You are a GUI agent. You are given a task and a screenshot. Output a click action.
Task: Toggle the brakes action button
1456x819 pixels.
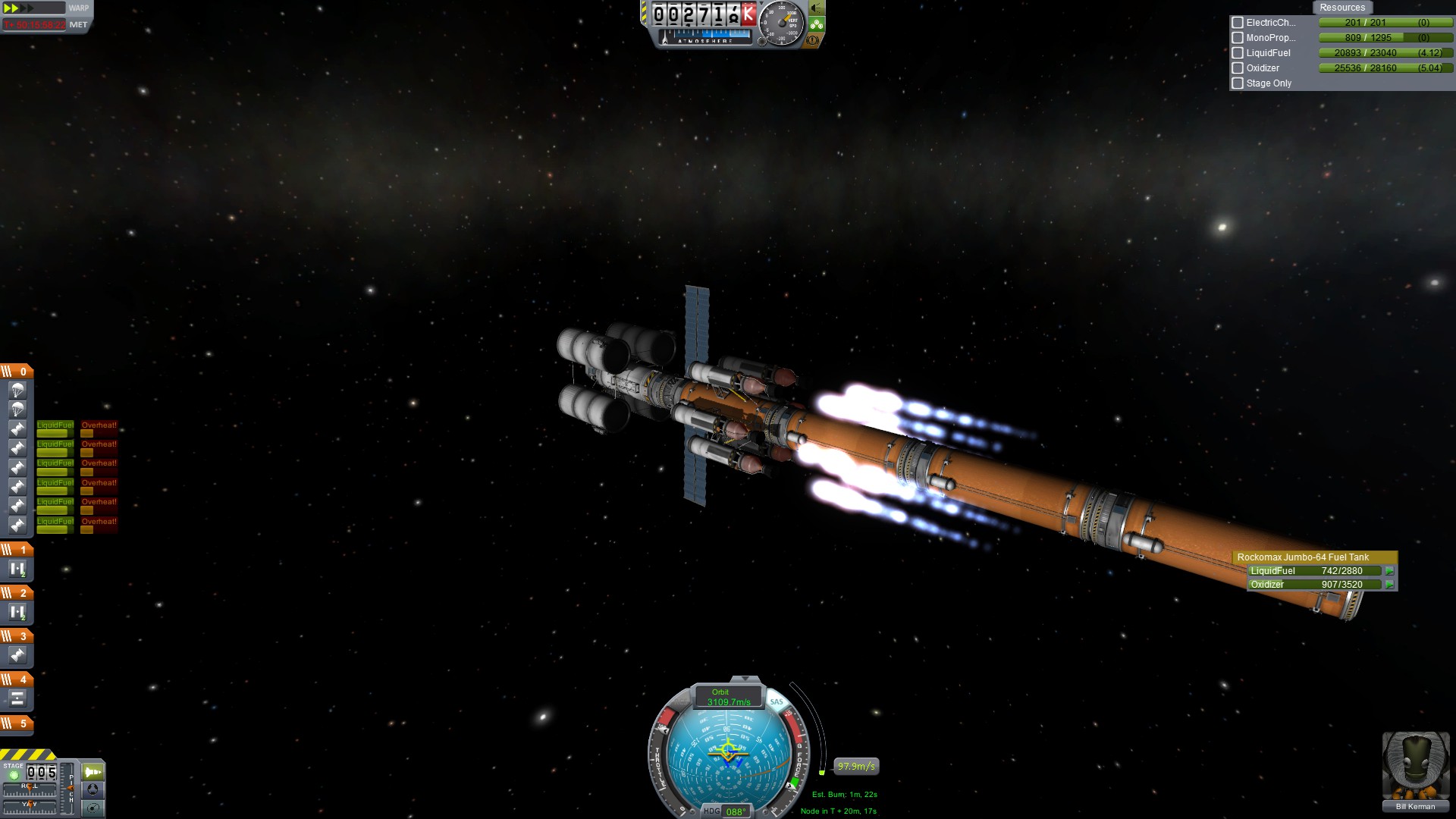(813, 40)
